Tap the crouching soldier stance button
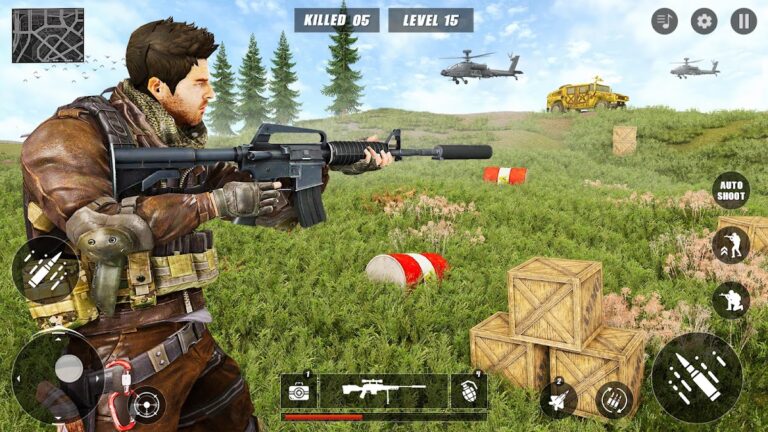The height and width of the screenshot is (432, 768). tap(730, 299)
